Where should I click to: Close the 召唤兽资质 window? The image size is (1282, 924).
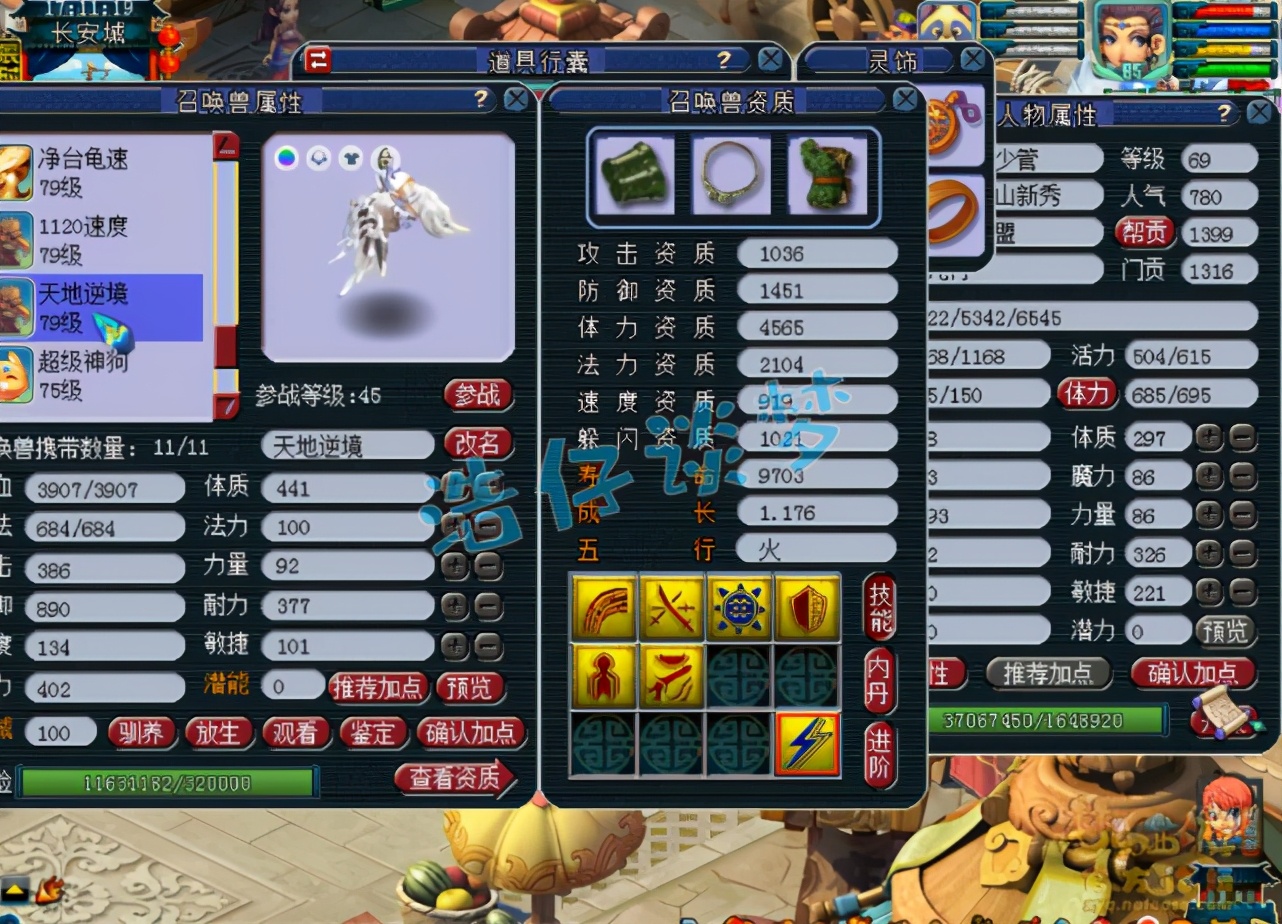coord(904,98)
